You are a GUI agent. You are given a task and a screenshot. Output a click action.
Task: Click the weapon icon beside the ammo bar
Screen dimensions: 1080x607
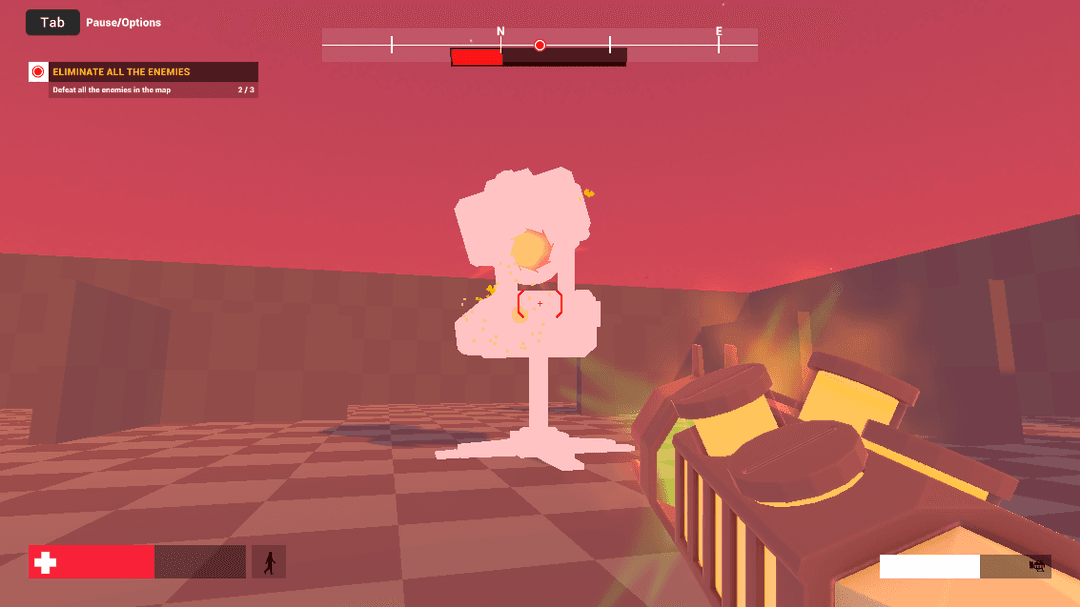1038,567
